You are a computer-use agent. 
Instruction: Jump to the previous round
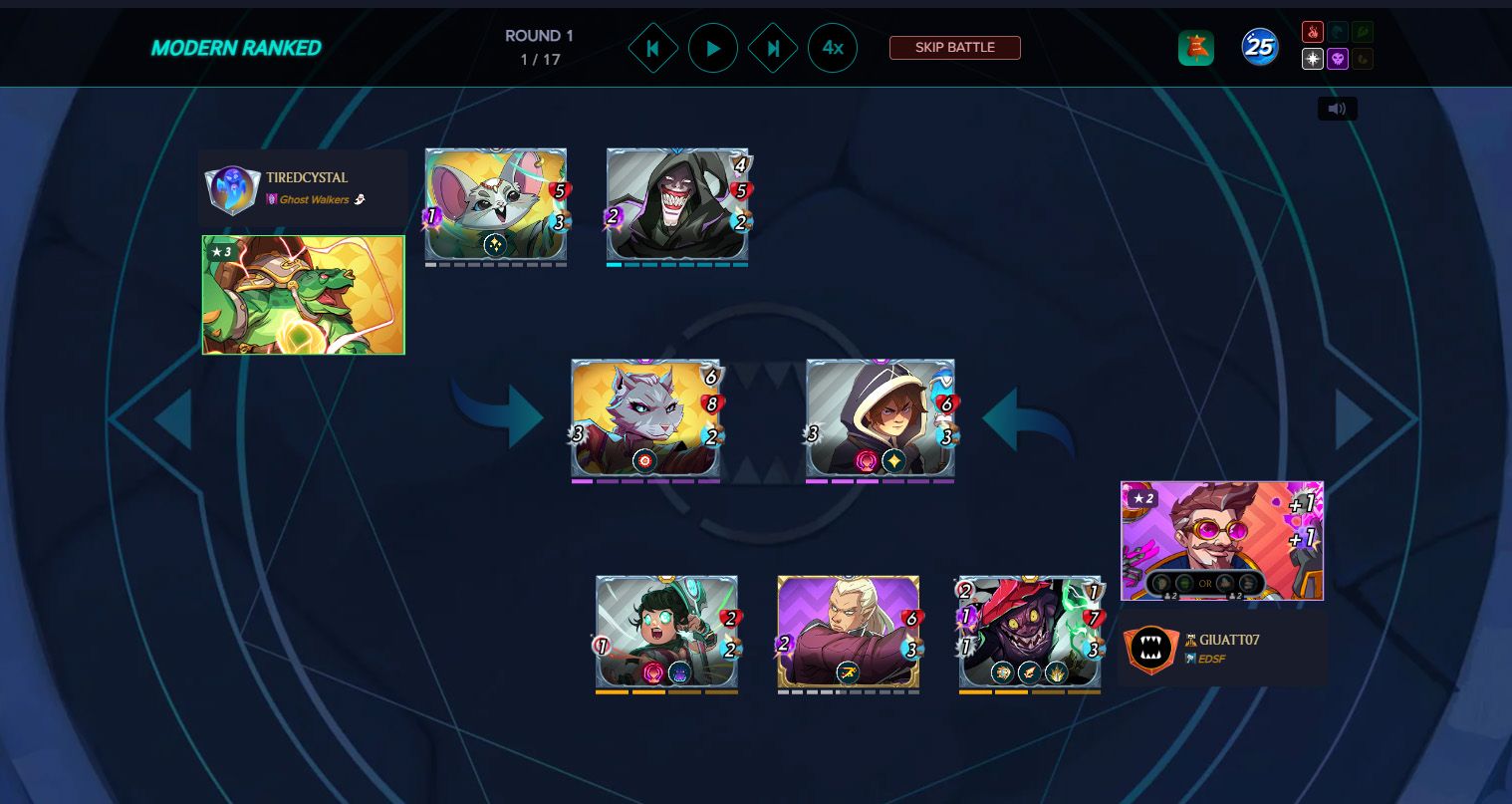click(653, 48)
